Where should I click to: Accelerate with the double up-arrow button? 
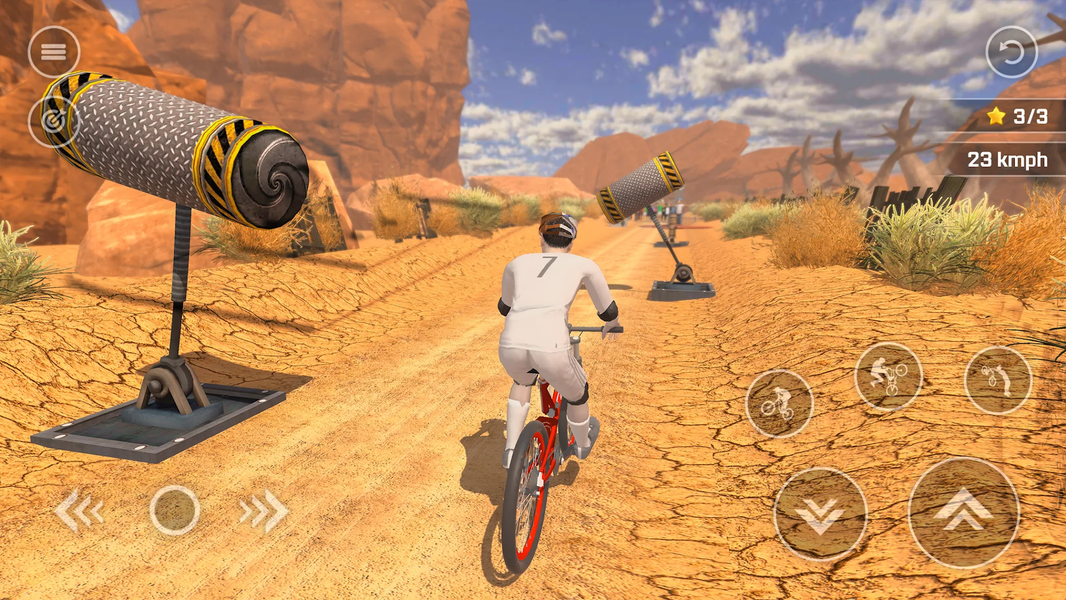[x=963, y=512]
